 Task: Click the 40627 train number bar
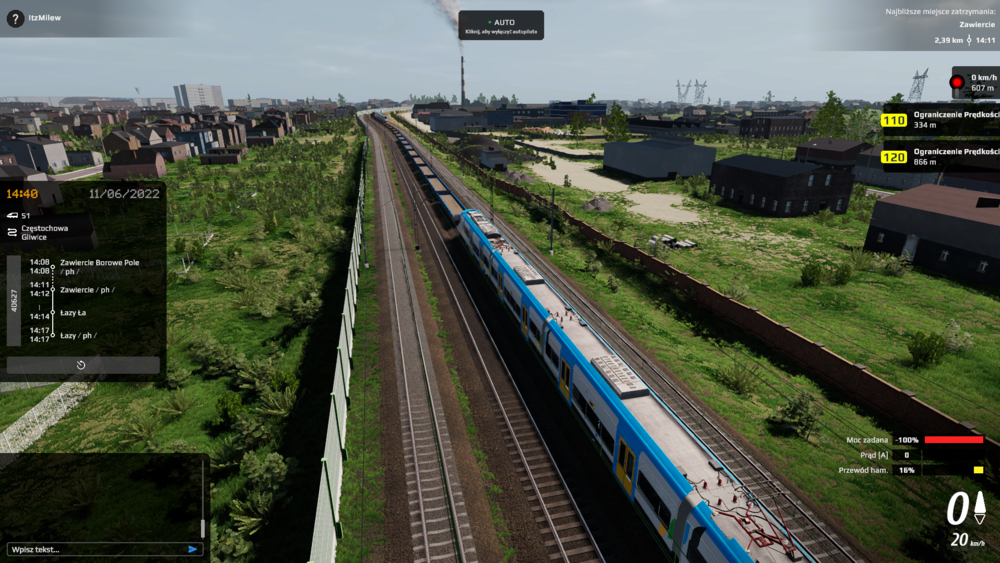tap(14, 300)
